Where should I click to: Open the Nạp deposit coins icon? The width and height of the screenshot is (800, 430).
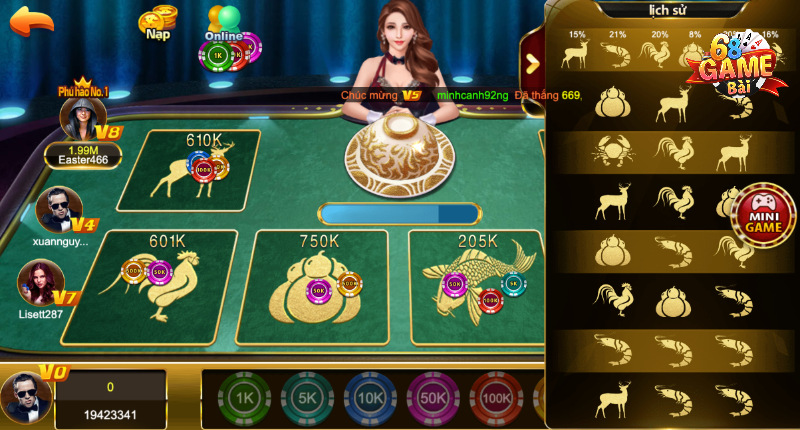pyautogui.click(x=156, y=21)
